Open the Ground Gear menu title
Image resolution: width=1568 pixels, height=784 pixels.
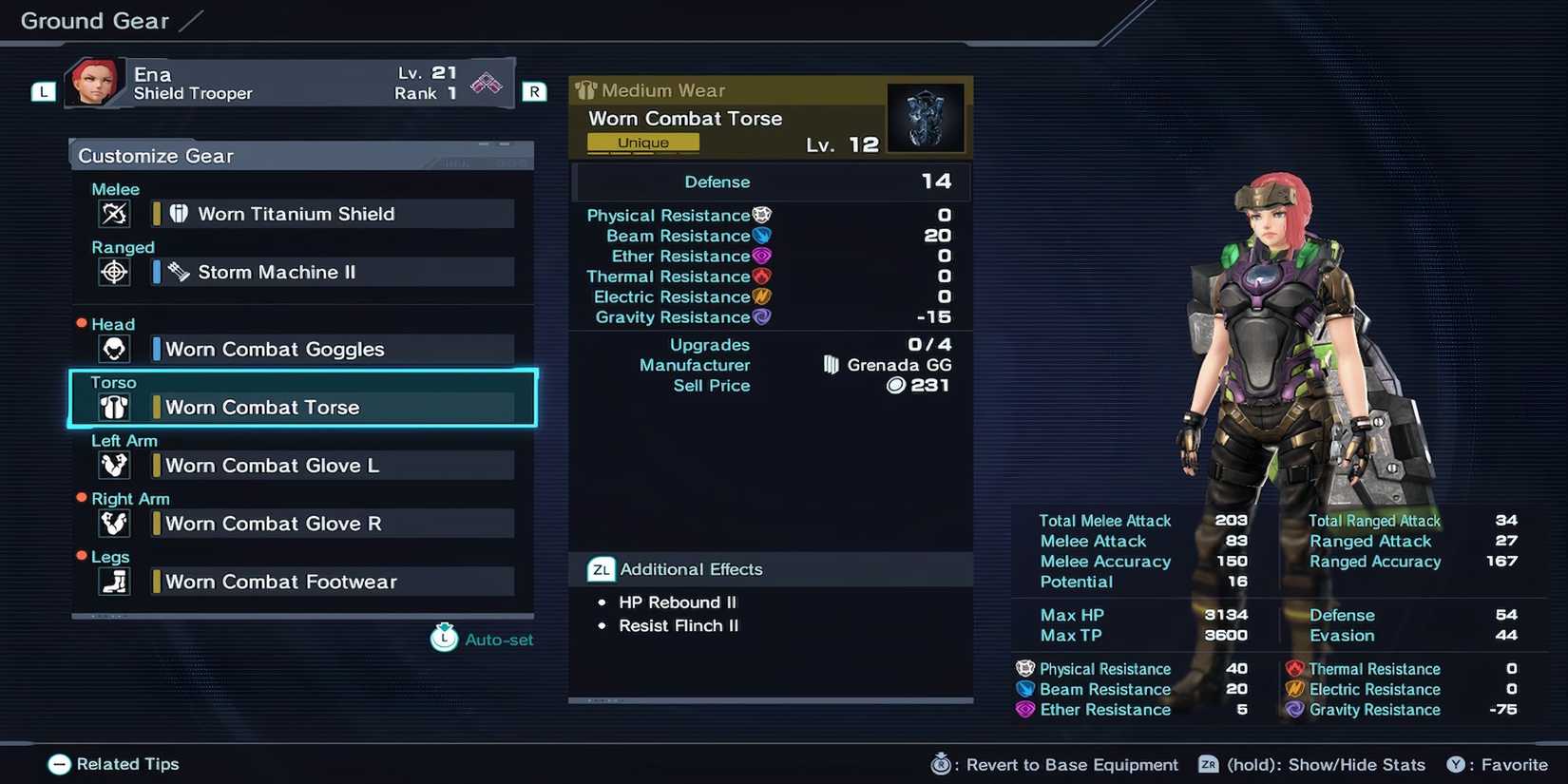pyautogui.click(x=93, y=20)
